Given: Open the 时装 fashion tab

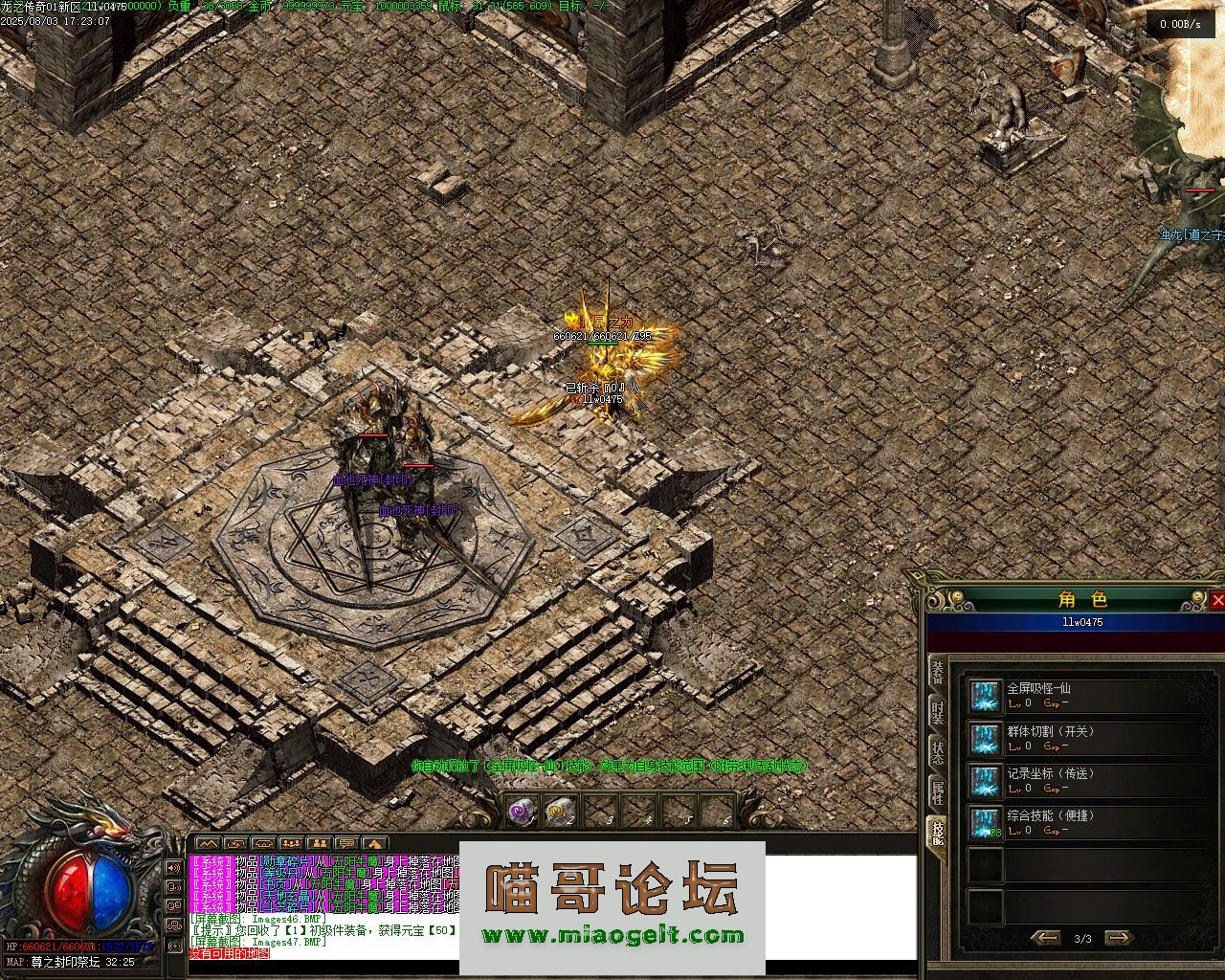Looking at the screenshot, I should pyautogui.click(x=938, y=713).
